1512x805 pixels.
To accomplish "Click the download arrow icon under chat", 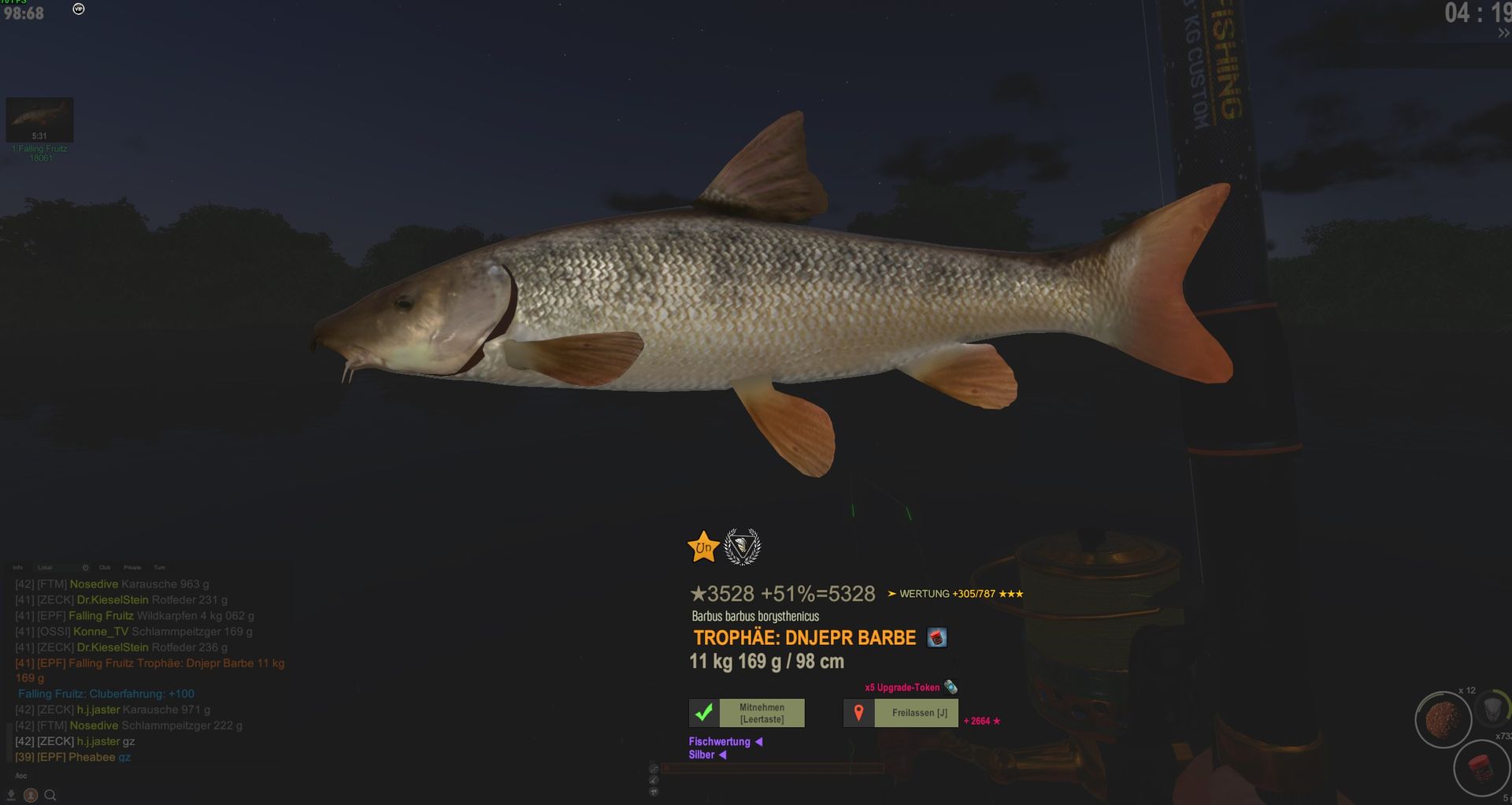I will click(x=11, y=796).
